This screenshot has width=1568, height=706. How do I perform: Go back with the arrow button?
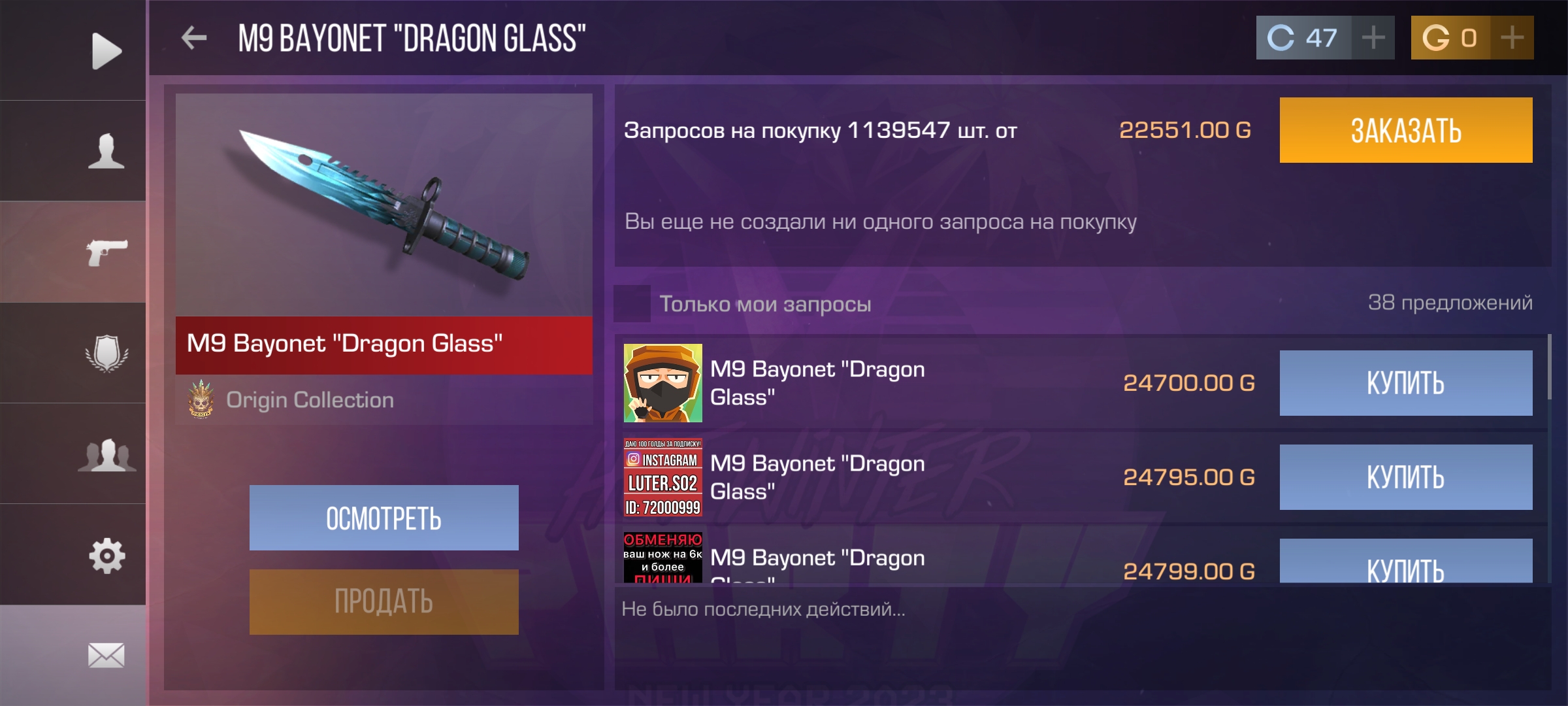[x=194, y=38]
